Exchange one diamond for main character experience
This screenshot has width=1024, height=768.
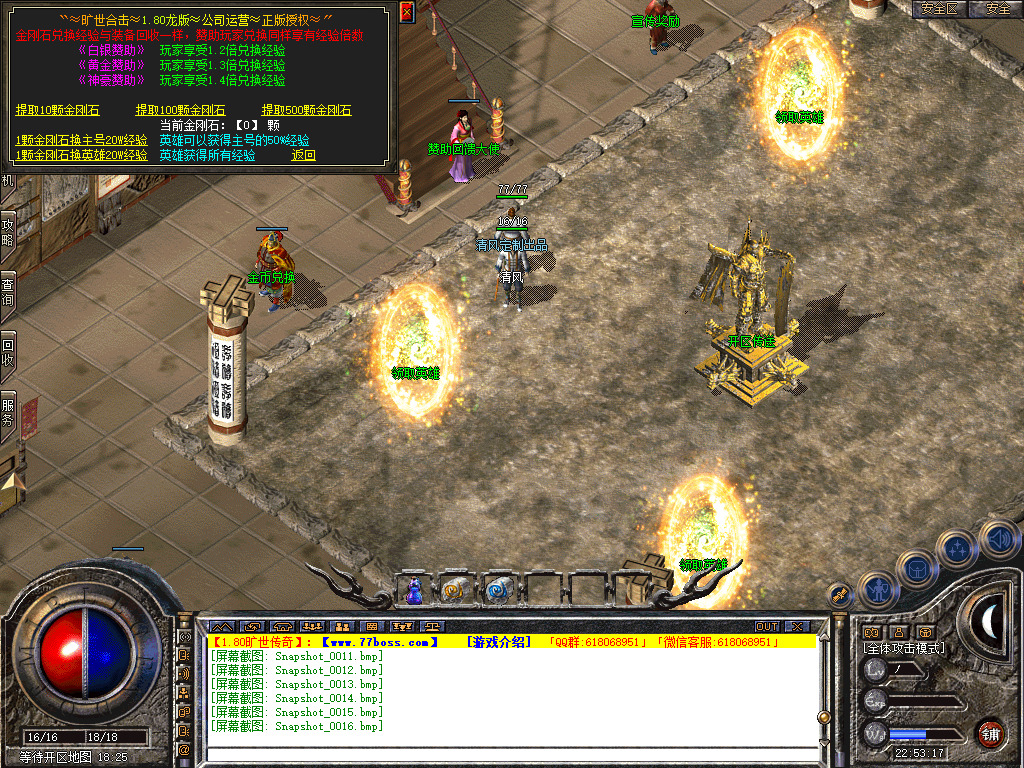click(81, 140)
